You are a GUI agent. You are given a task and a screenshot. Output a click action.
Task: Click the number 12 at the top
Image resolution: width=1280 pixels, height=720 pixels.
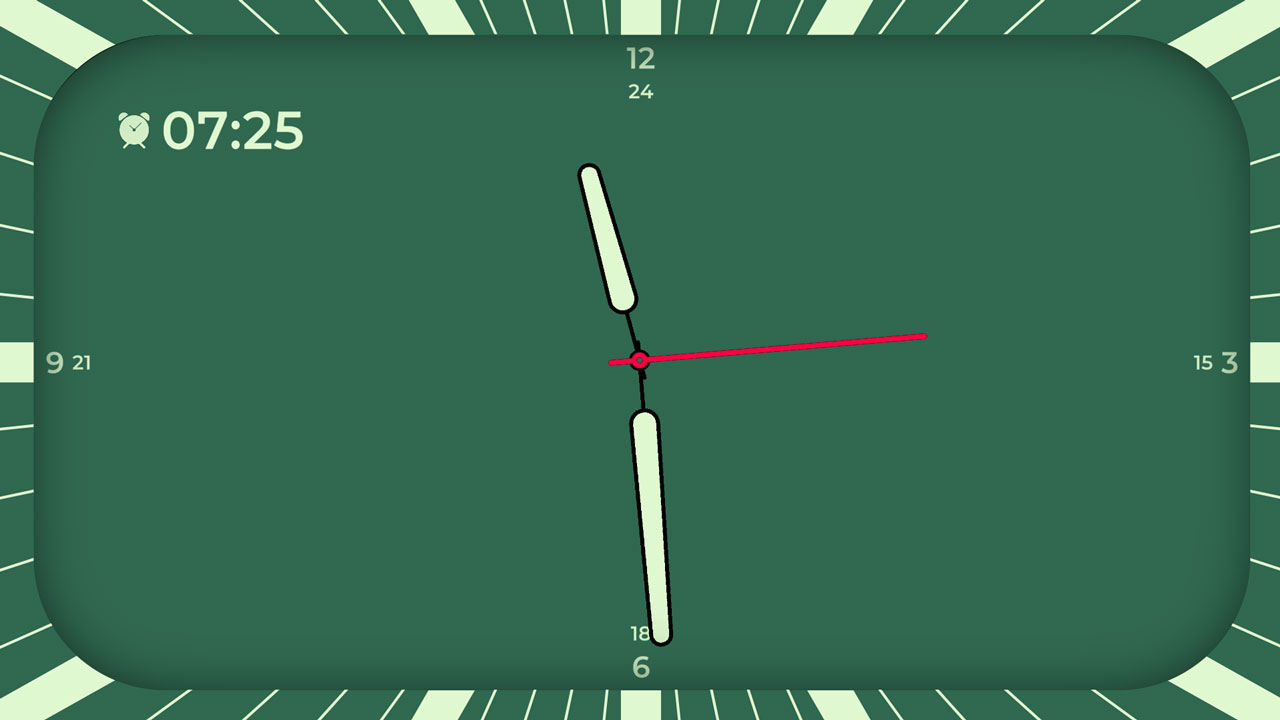point(641,58)
